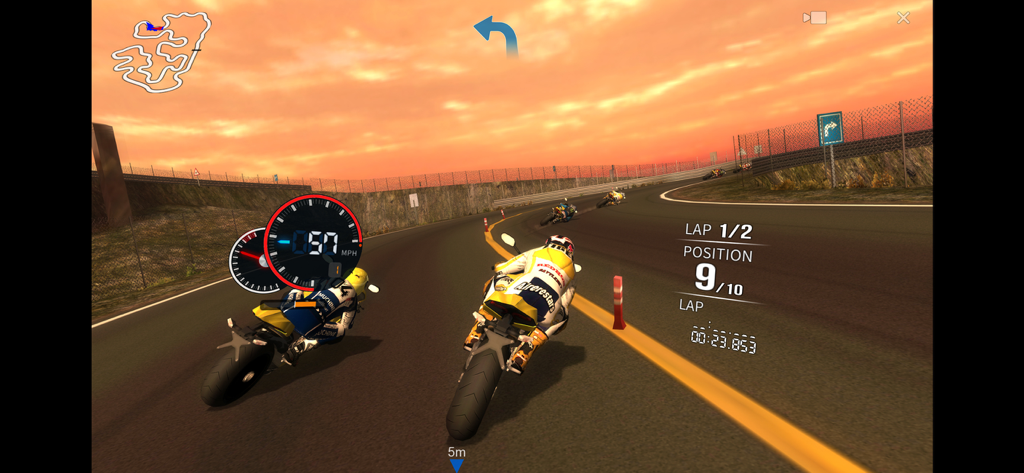Close the race with the X button
The image size is (1024, 473).
coord(903,18)
